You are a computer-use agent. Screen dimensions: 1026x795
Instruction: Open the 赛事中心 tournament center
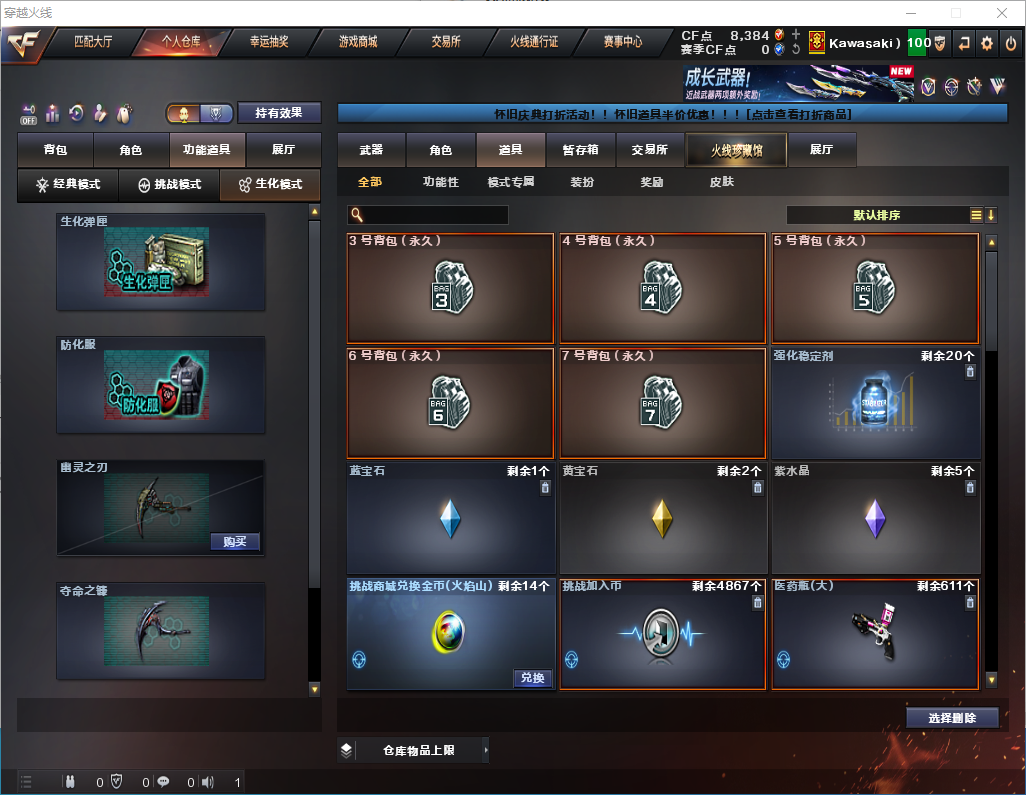[x=623, y=42]
